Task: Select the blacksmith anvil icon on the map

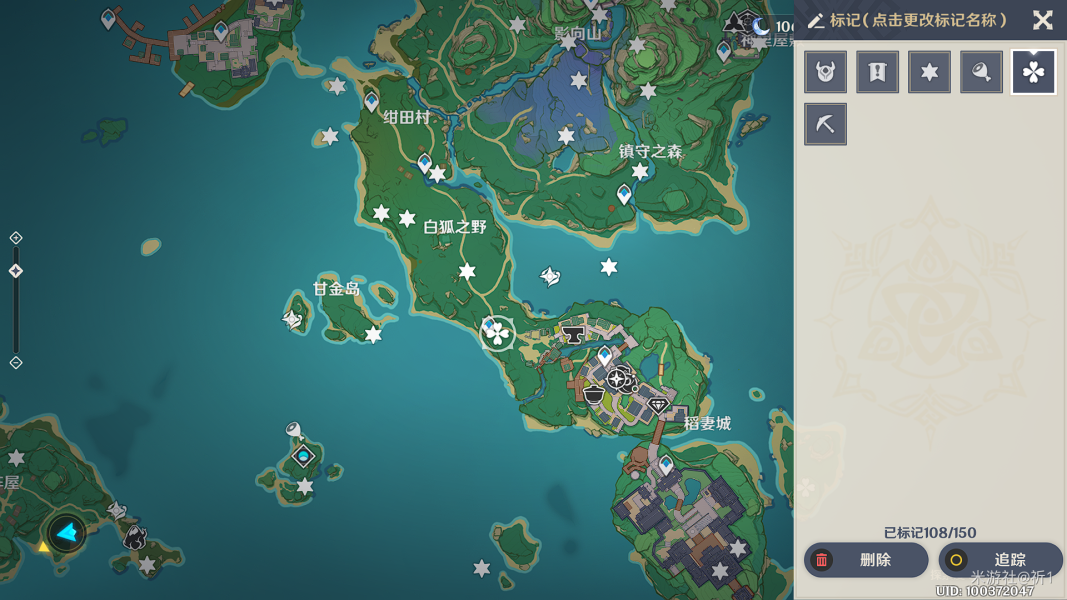Action: (x=573, y=334)
